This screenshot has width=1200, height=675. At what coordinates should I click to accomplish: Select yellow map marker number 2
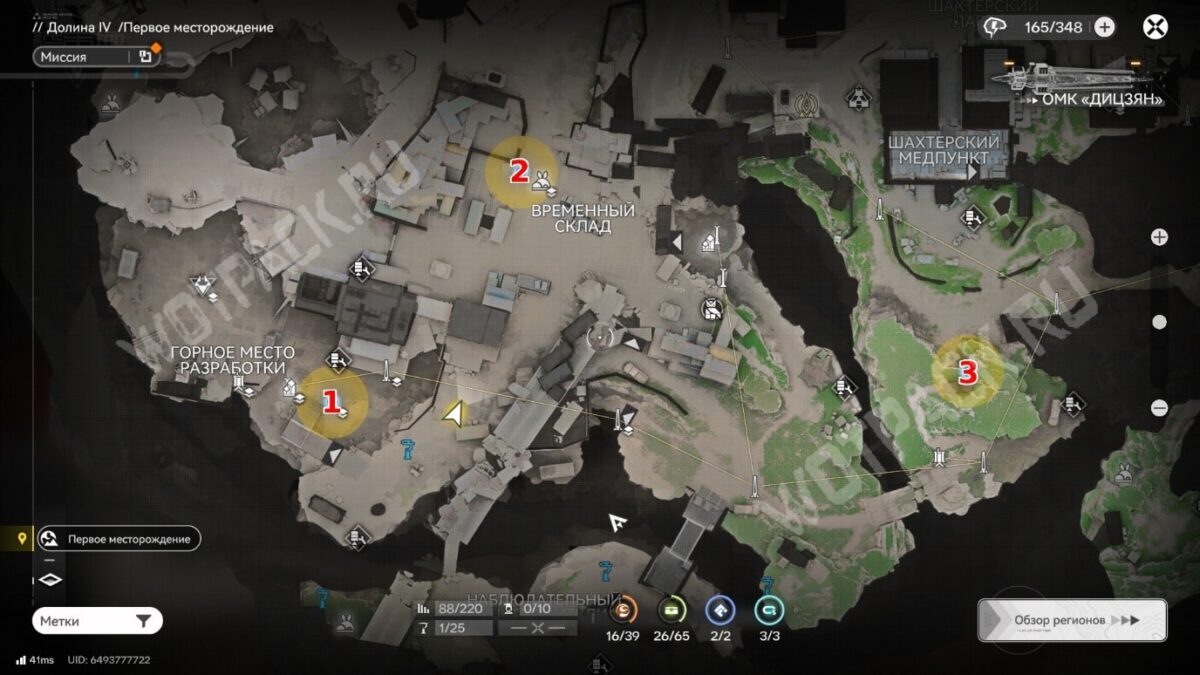(521, 172)
